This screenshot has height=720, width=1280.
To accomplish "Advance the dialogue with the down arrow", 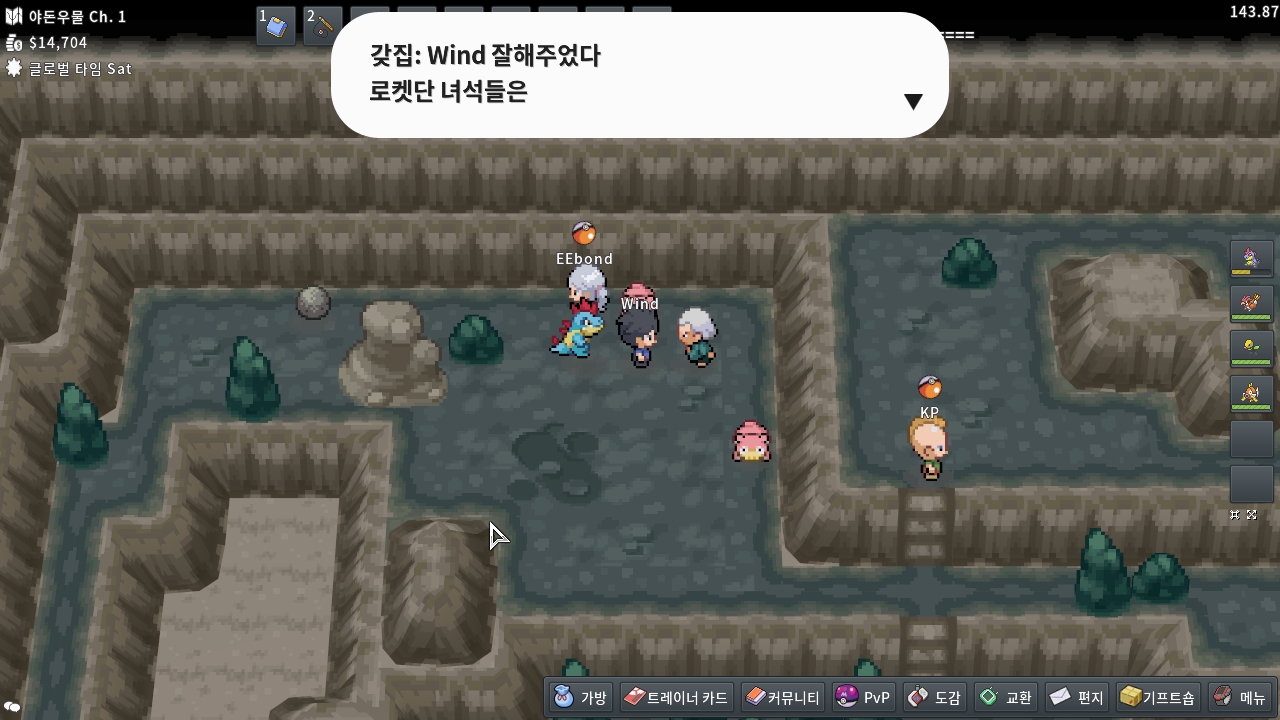I will (x=912, y=101).
